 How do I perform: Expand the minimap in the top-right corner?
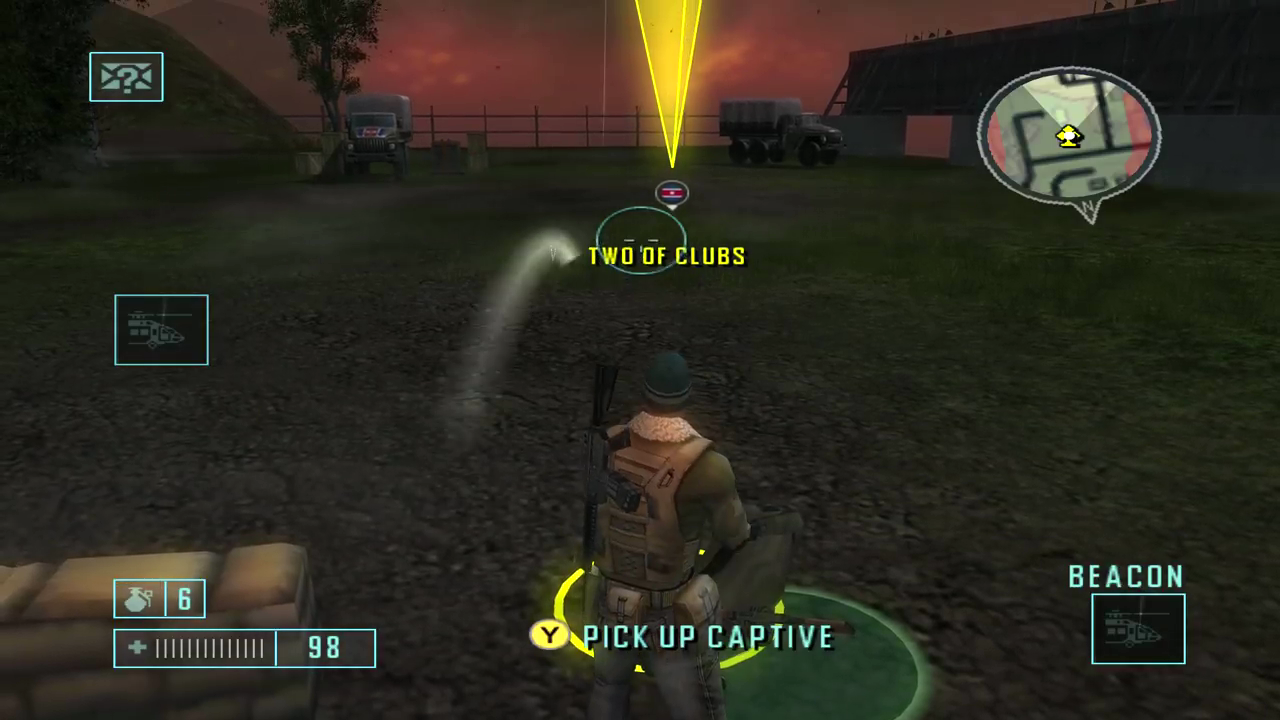(x=1068, y=140)
